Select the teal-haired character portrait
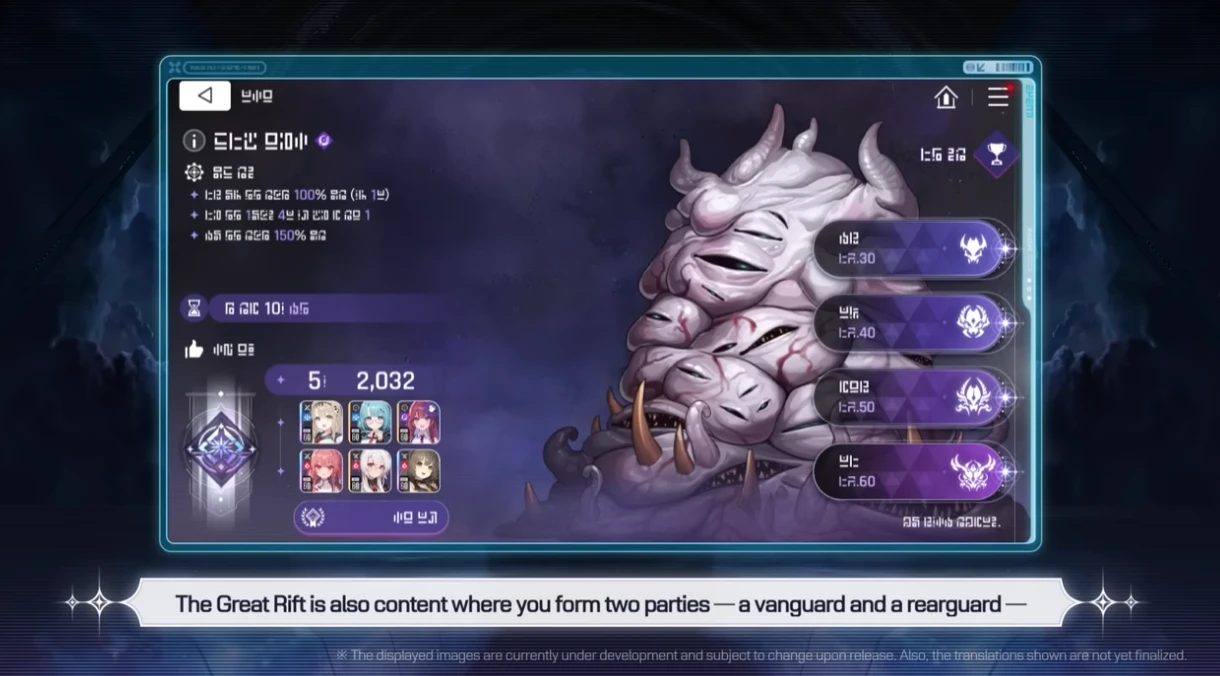 tap(369, 422)
